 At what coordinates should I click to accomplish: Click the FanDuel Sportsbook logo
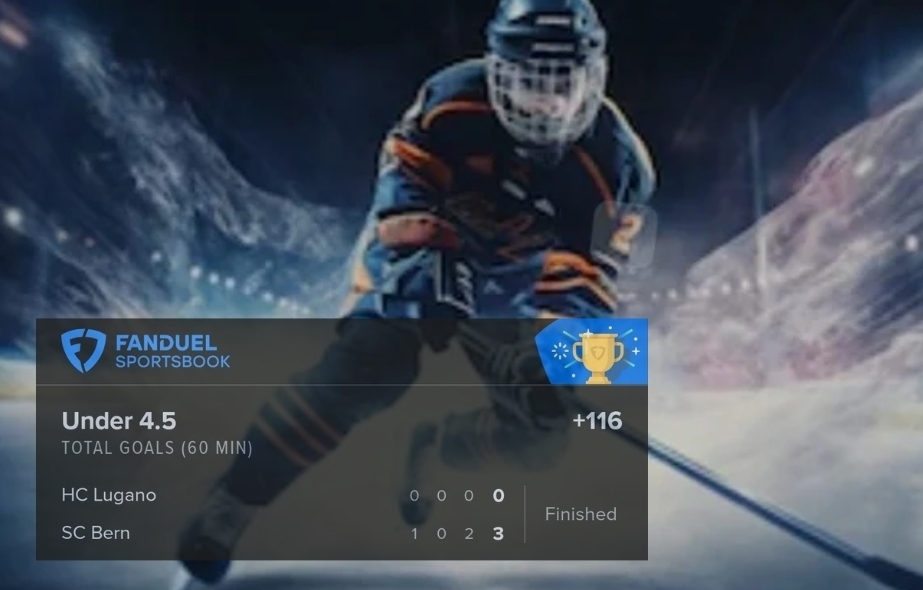pyautogui.click(x=146, y=351)
